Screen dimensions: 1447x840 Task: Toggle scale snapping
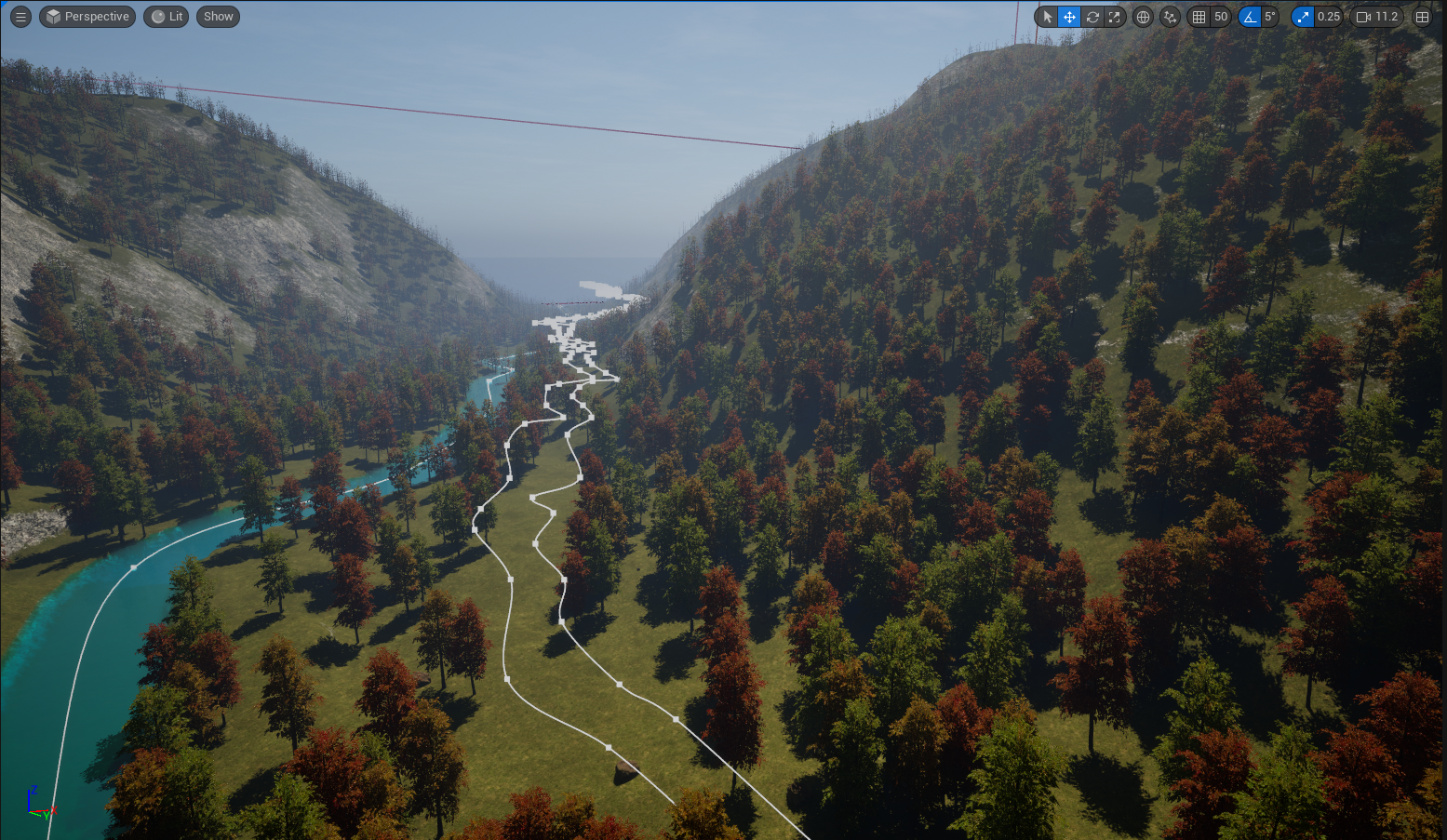coord(1303,17)
